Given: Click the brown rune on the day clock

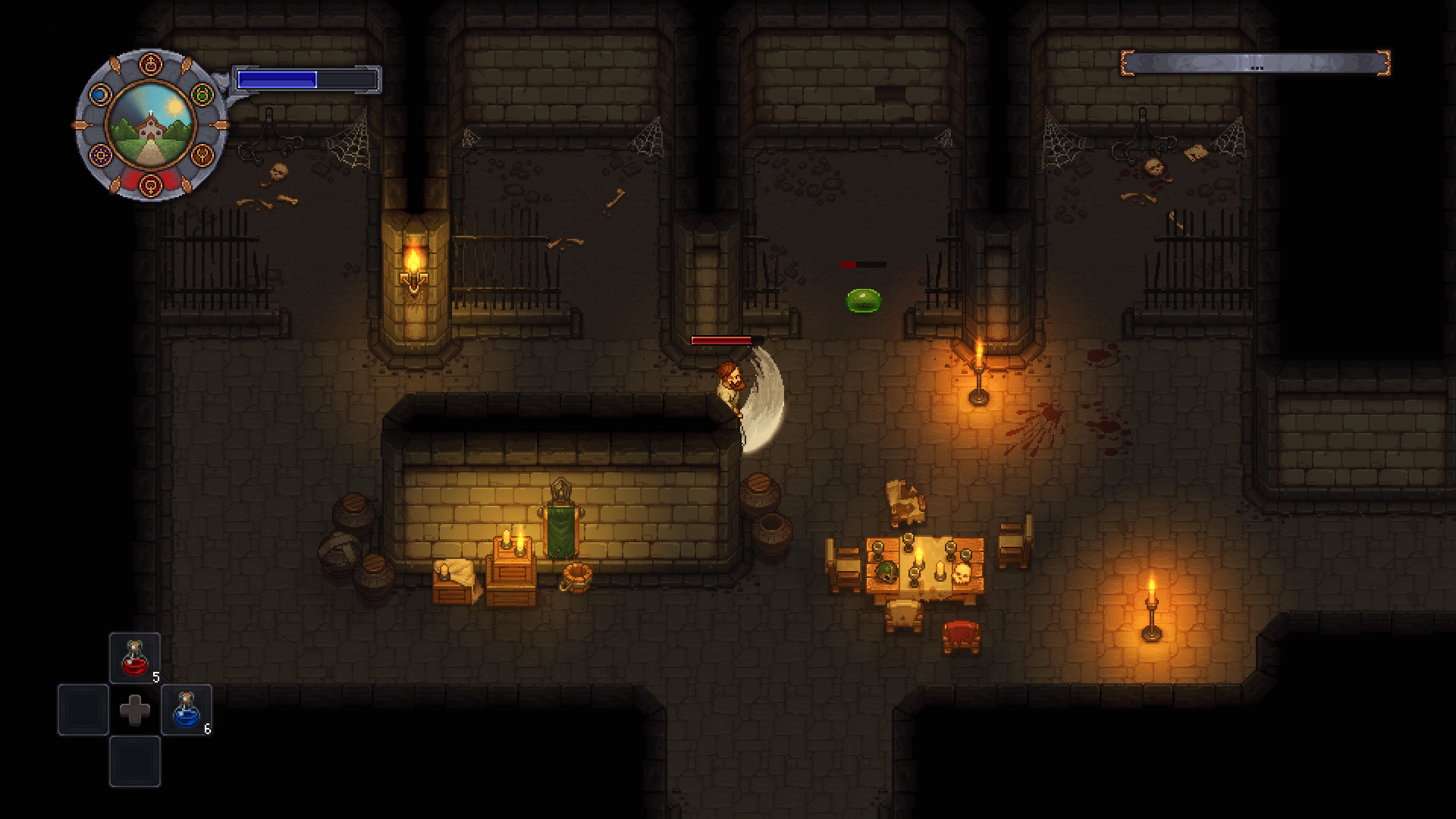Looking at the screenshot, I should click(x=202, y=155).
